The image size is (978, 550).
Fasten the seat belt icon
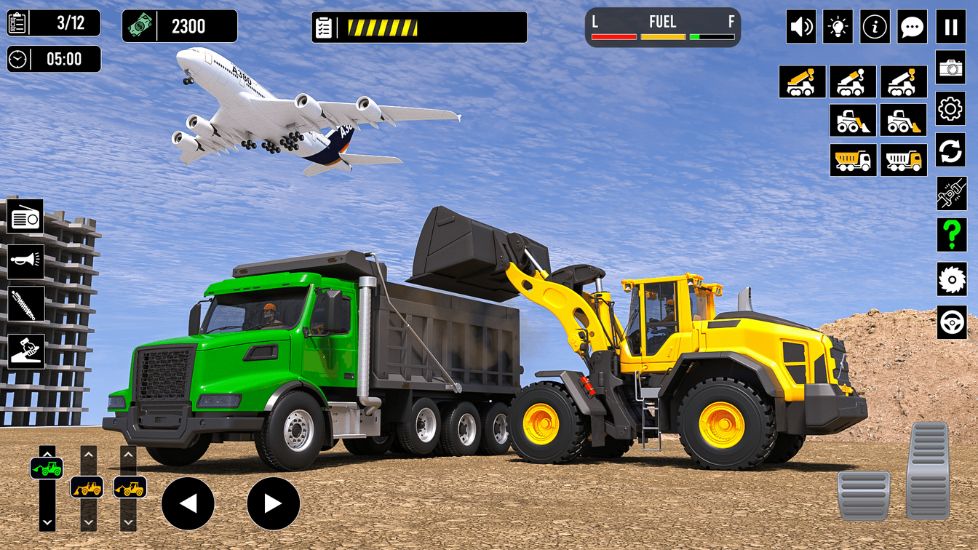[950, 193]
